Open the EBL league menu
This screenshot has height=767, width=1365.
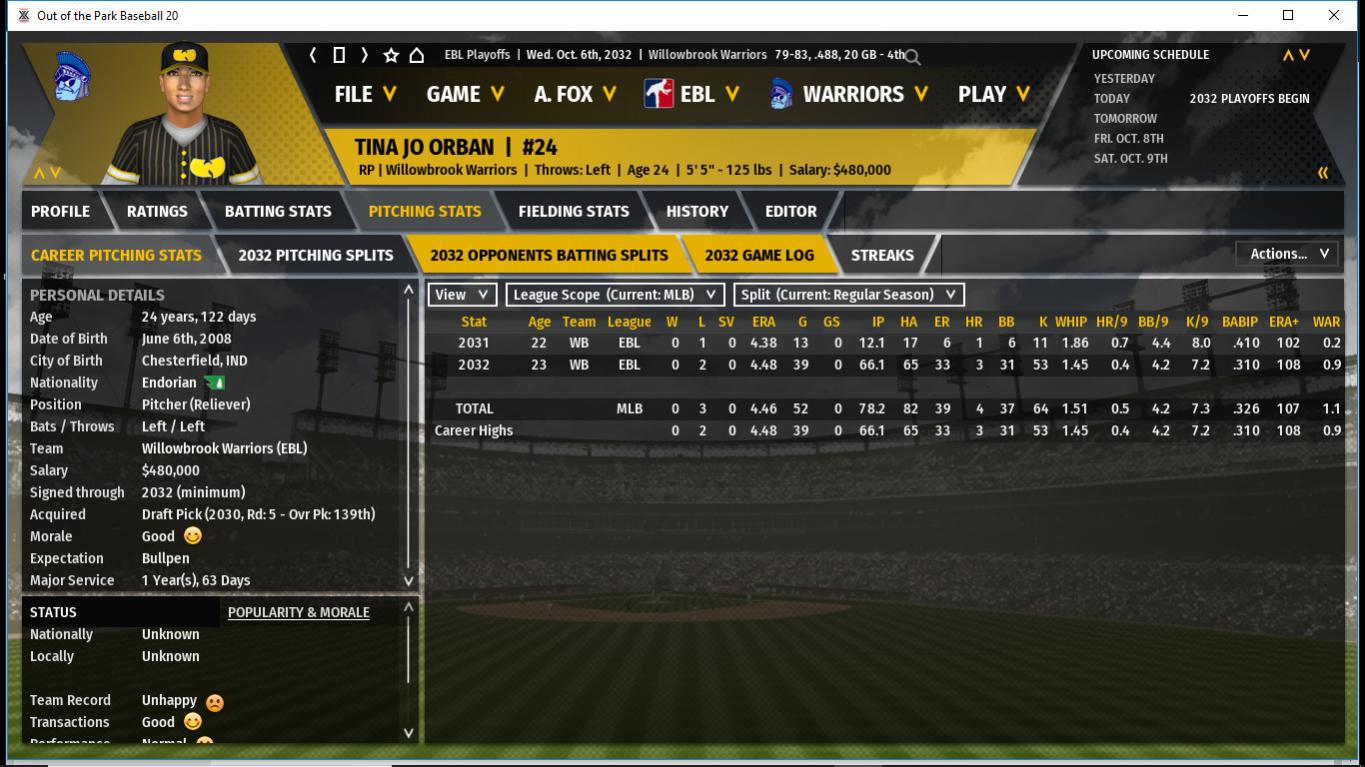pos(692,94)
